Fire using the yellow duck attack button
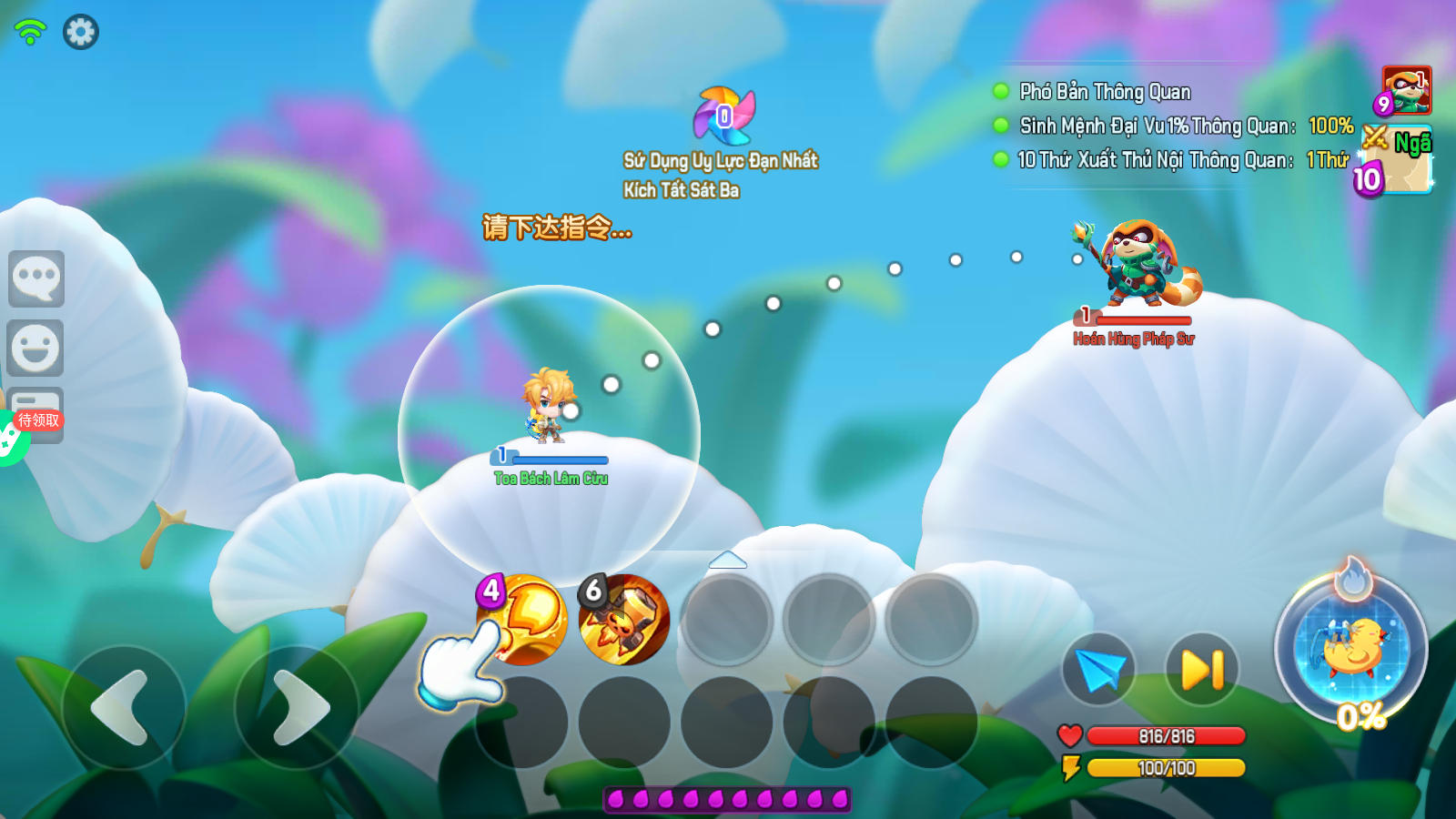Image resolution: width=1456 pixels, height=819 pixels. point(1351,648)
